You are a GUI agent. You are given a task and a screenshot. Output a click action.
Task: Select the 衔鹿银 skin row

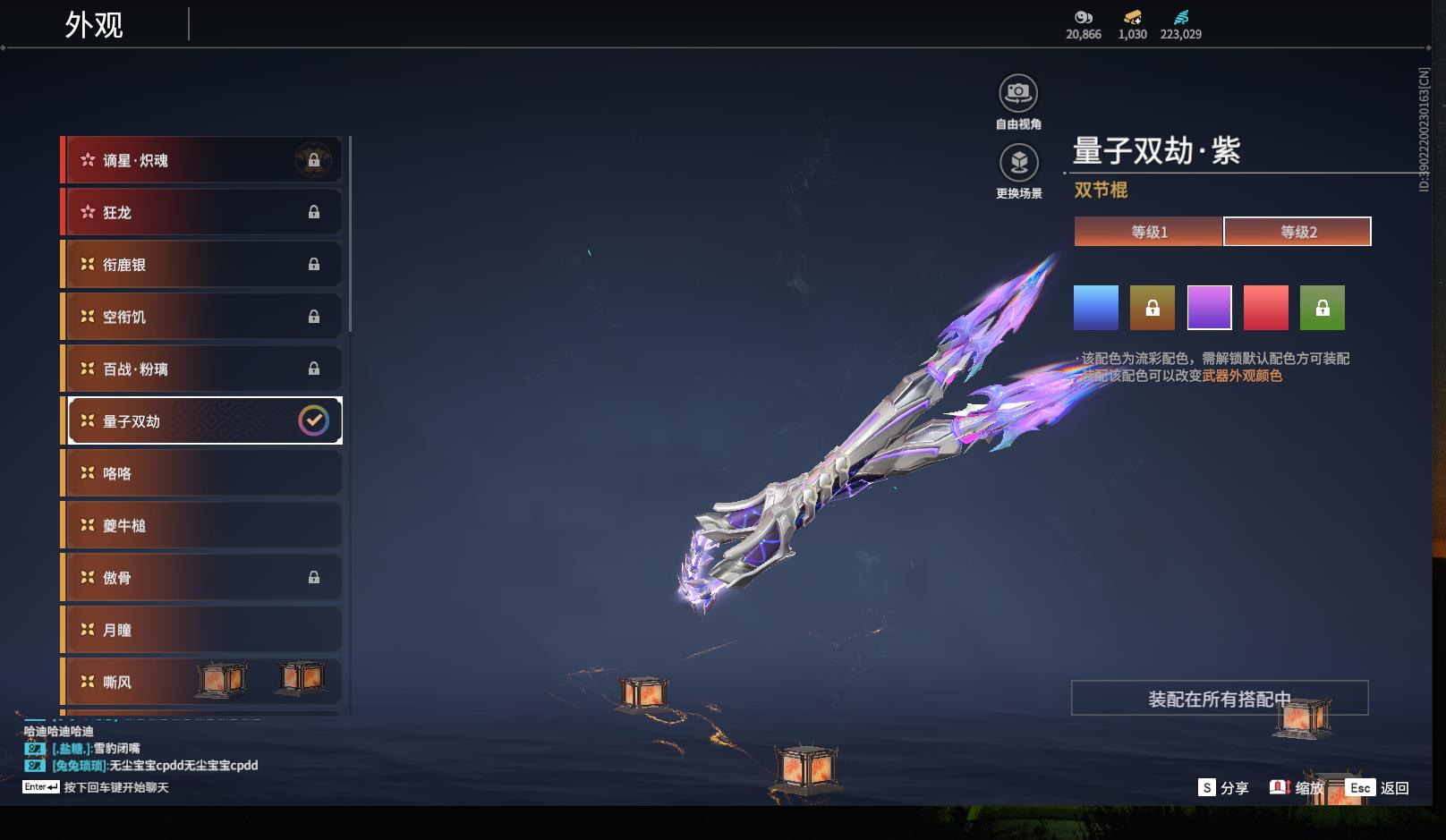202,265
